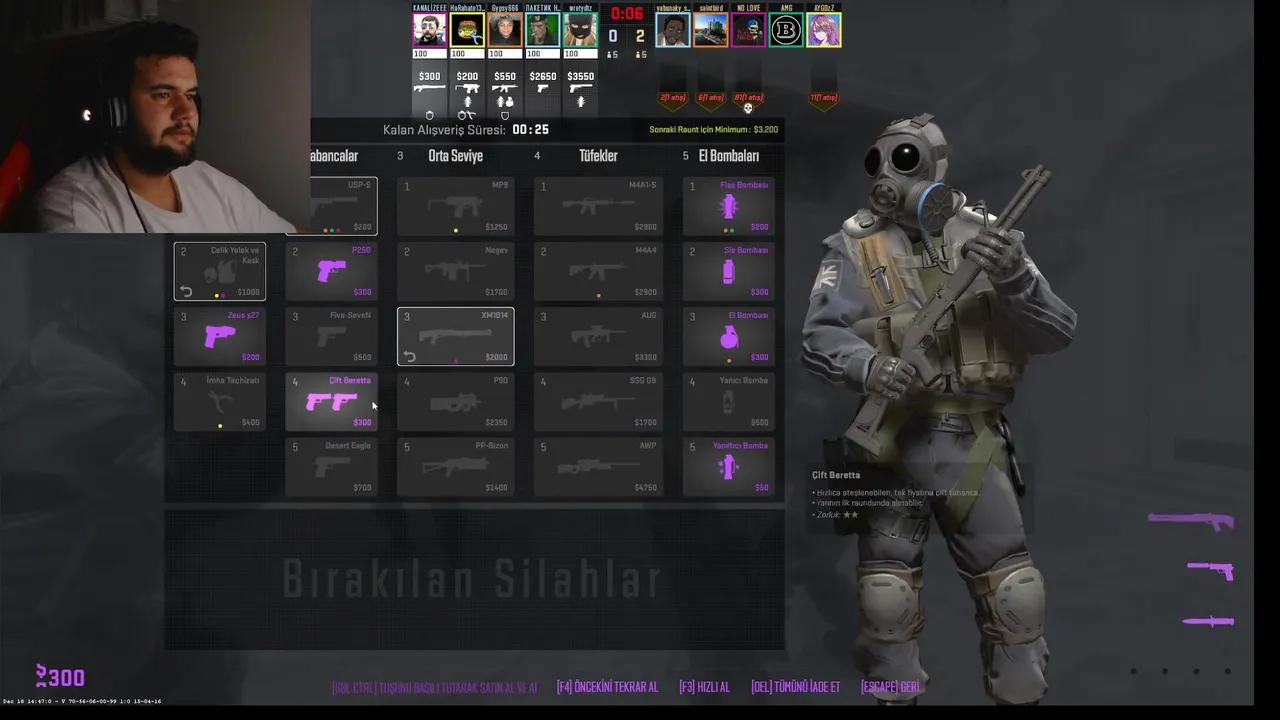Open the Tüfekler weapon category

598,155
